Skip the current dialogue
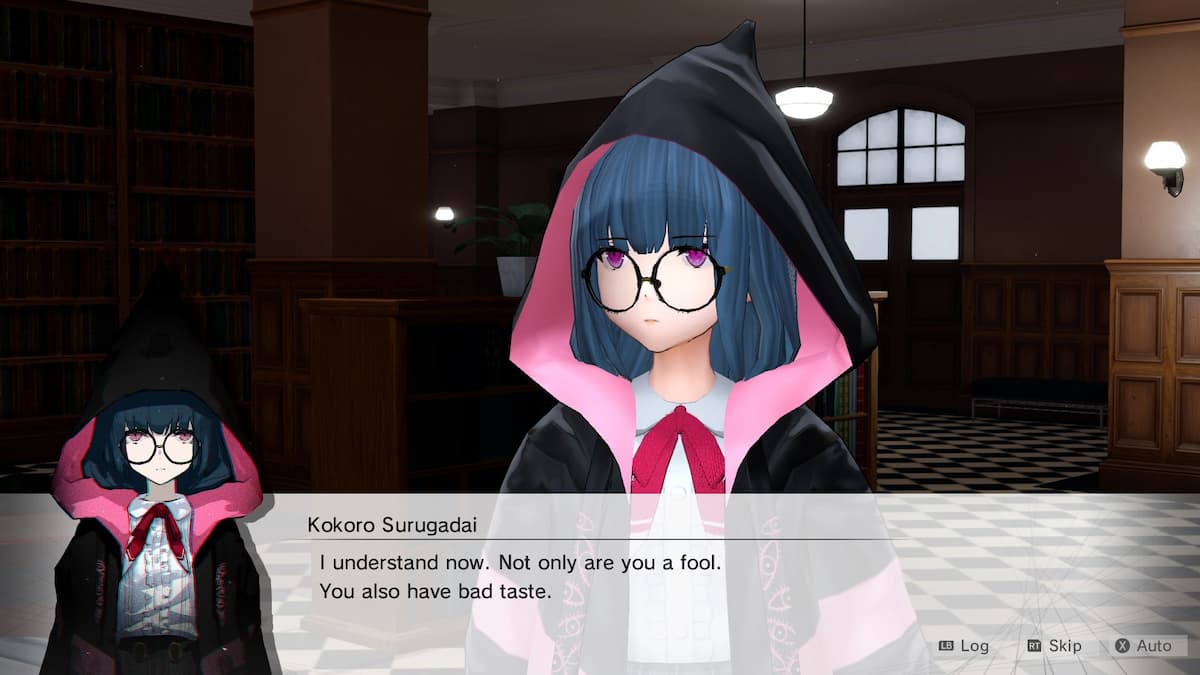The image size is (1200, 675). [x=1054, y=646]
